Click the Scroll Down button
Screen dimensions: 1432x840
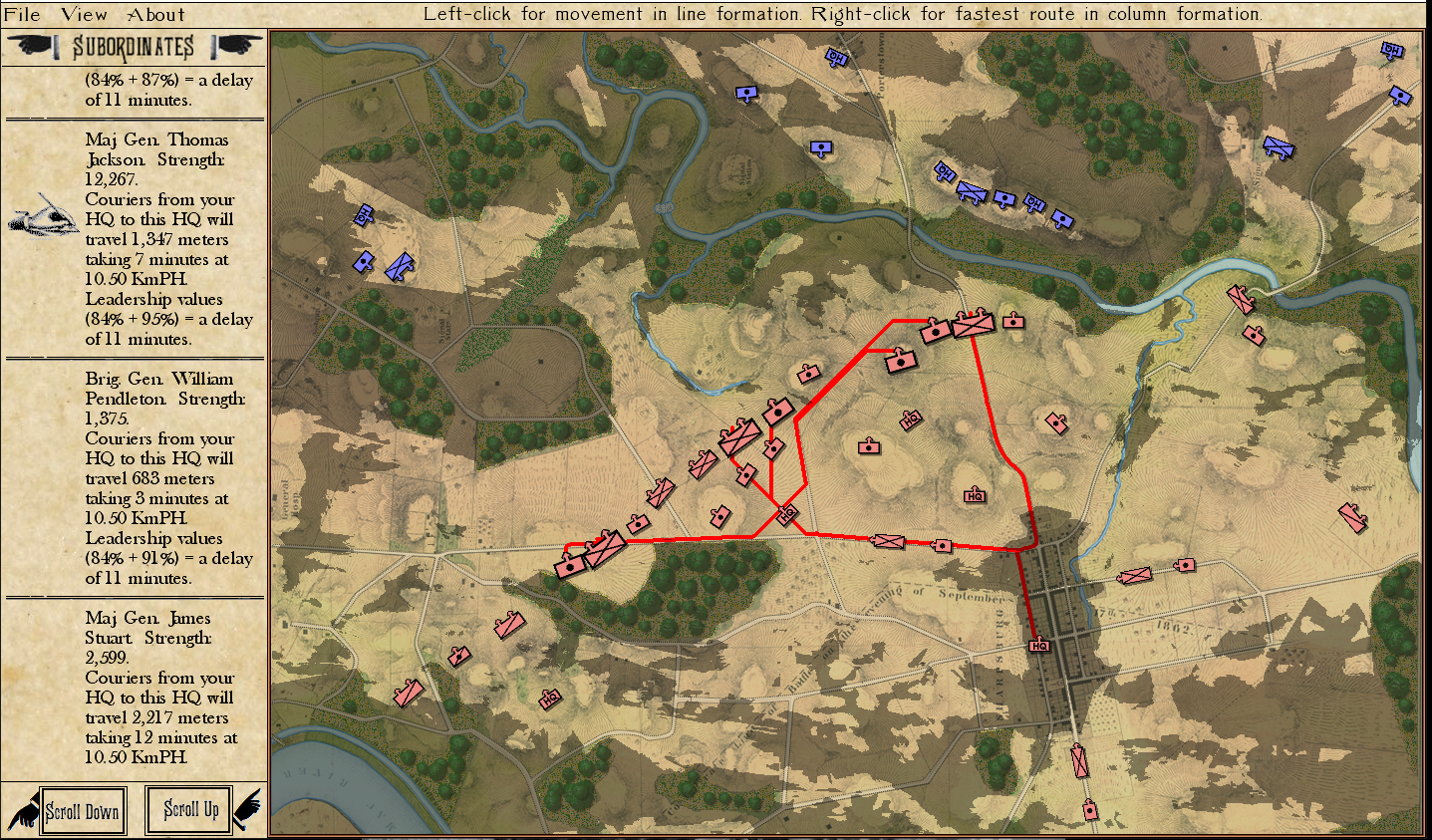click(80, 809)
